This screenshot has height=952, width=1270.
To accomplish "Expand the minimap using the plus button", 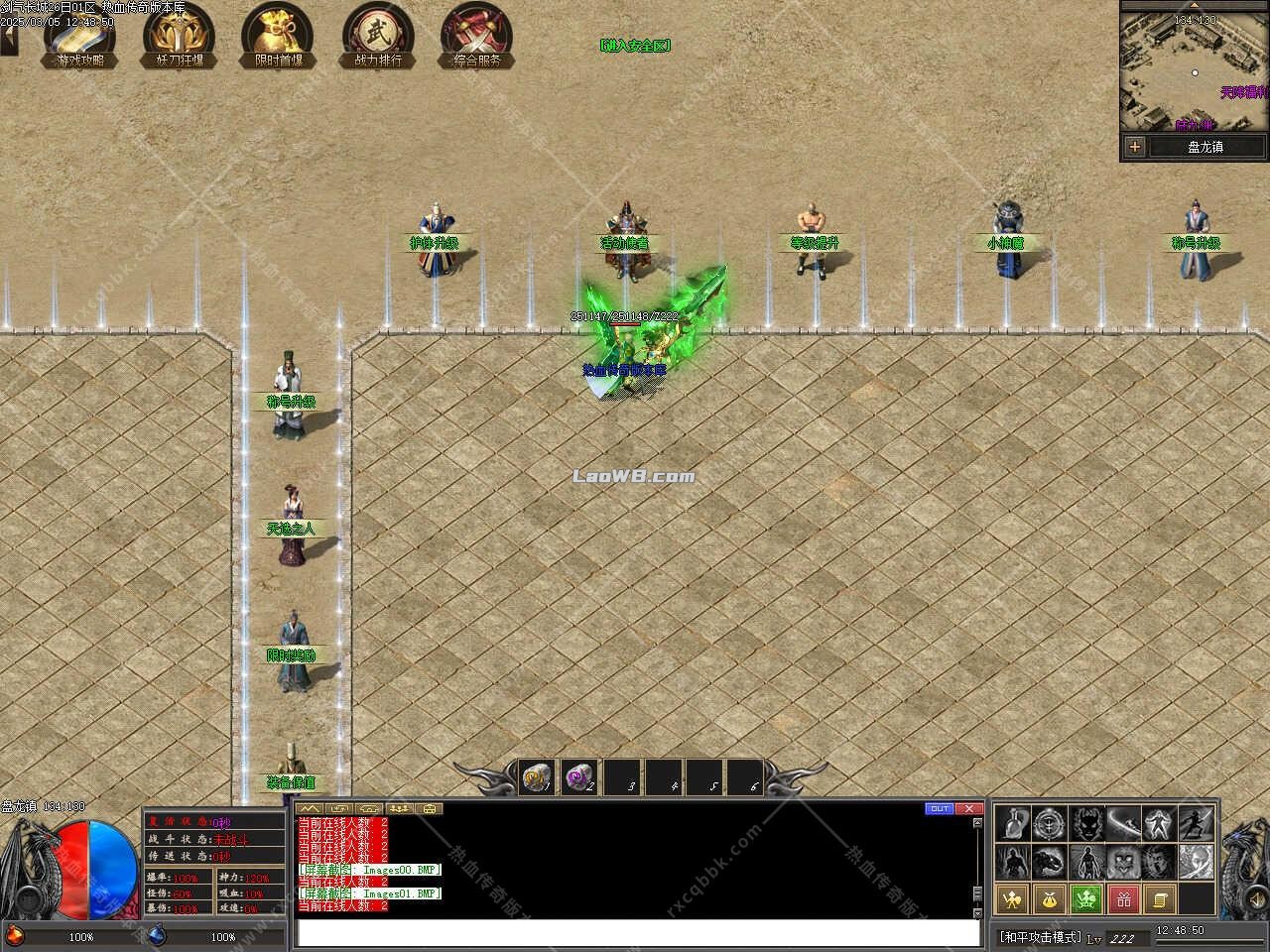I will (x=1133, y=147).
